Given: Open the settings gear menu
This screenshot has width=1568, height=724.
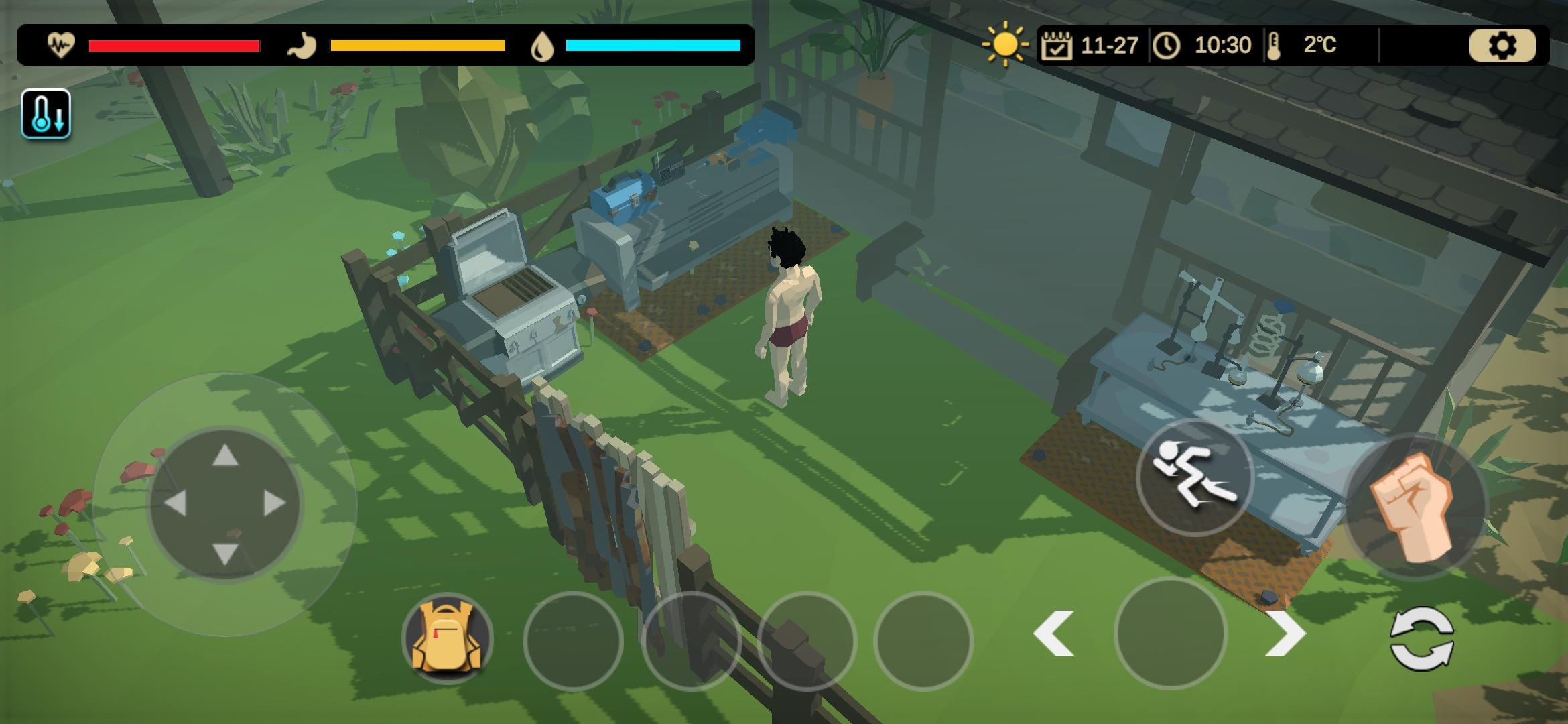Looking at the screenshot, I should [x=1502, y=46].
